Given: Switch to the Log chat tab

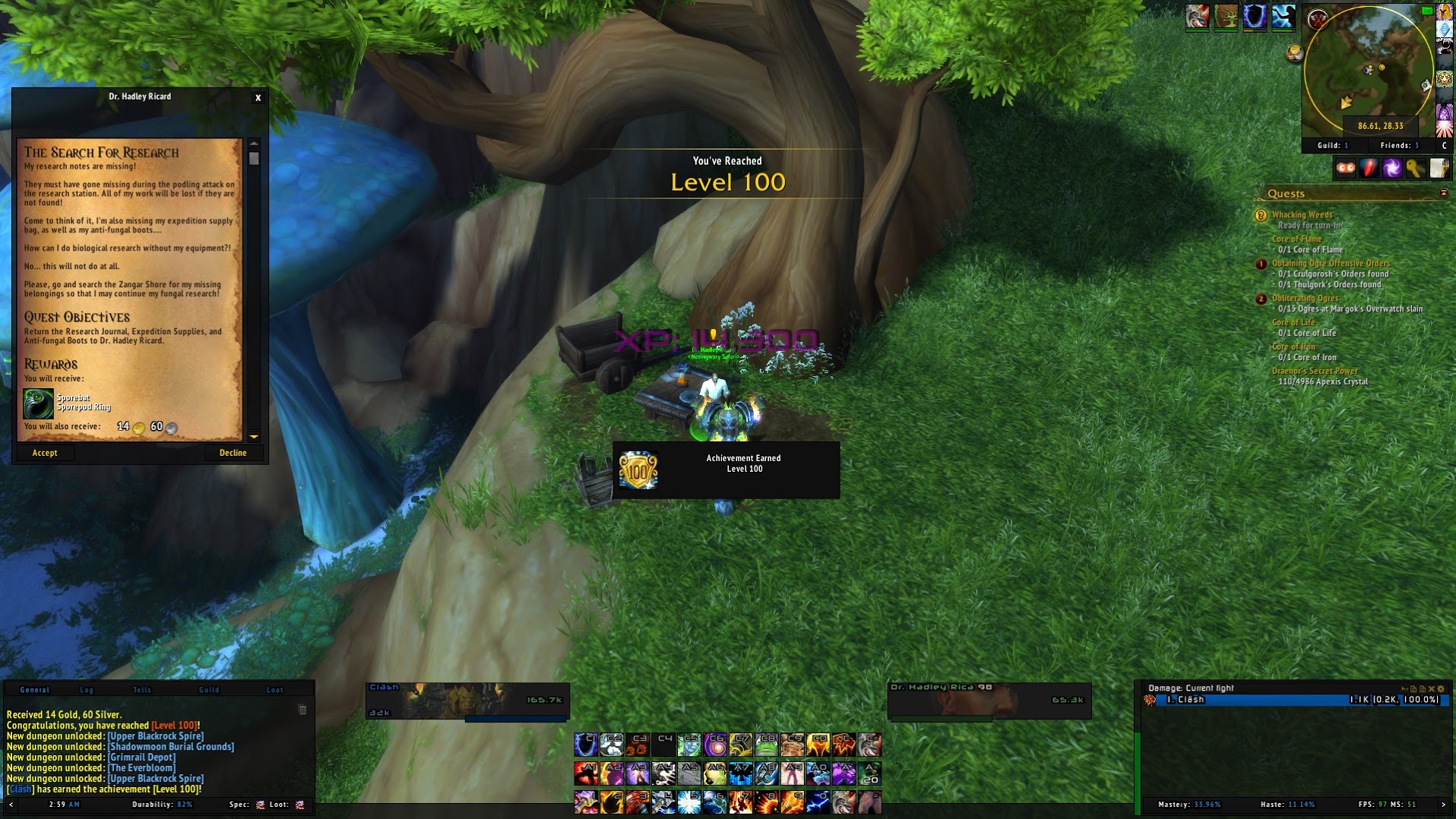Looking at the screenshot, I should click(87, 690).
